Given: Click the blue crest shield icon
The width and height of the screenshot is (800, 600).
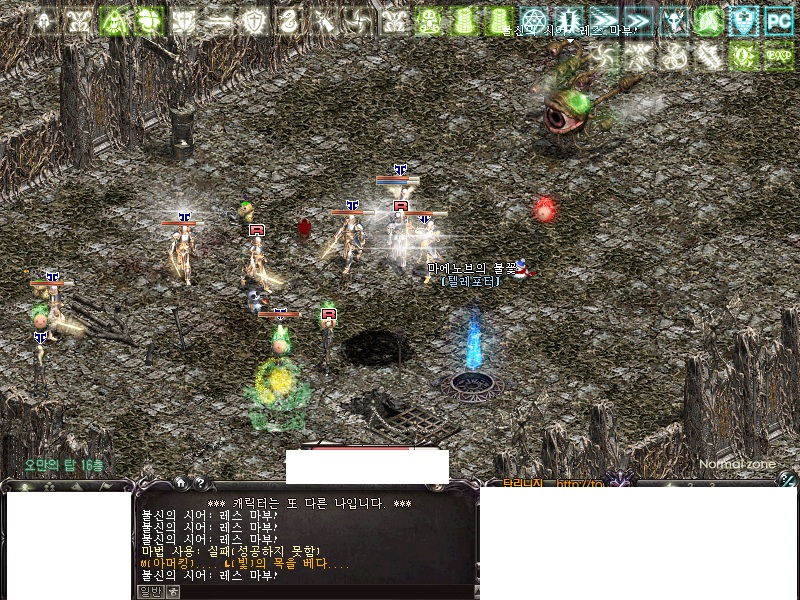Looking at the screenshot, I should pyautogui.click(x=743, y=20).
